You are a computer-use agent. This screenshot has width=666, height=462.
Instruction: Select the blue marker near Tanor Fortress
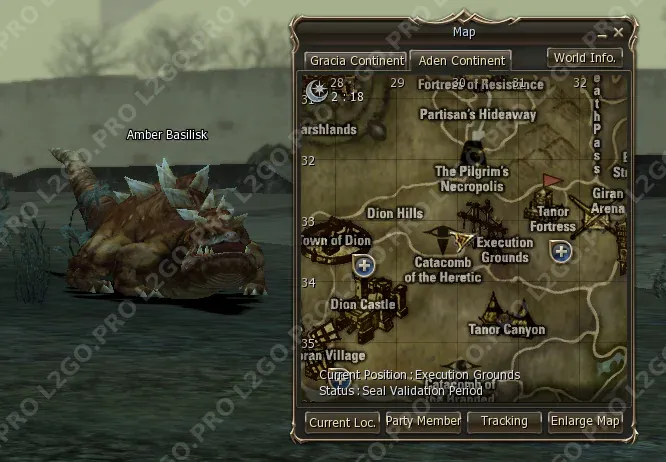point(562,251)
